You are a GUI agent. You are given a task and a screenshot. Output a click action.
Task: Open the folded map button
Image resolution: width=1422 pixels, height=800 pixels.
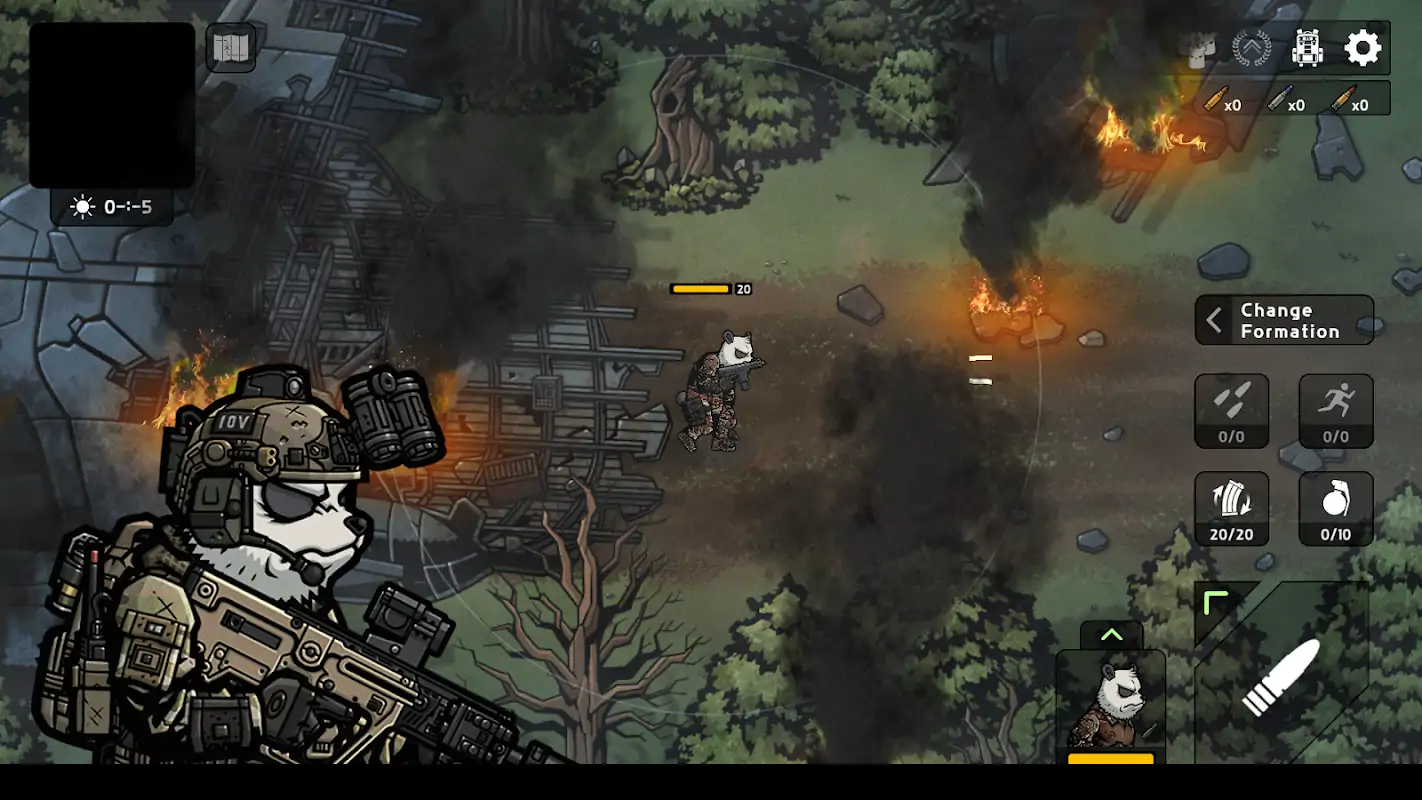point(230,47)
